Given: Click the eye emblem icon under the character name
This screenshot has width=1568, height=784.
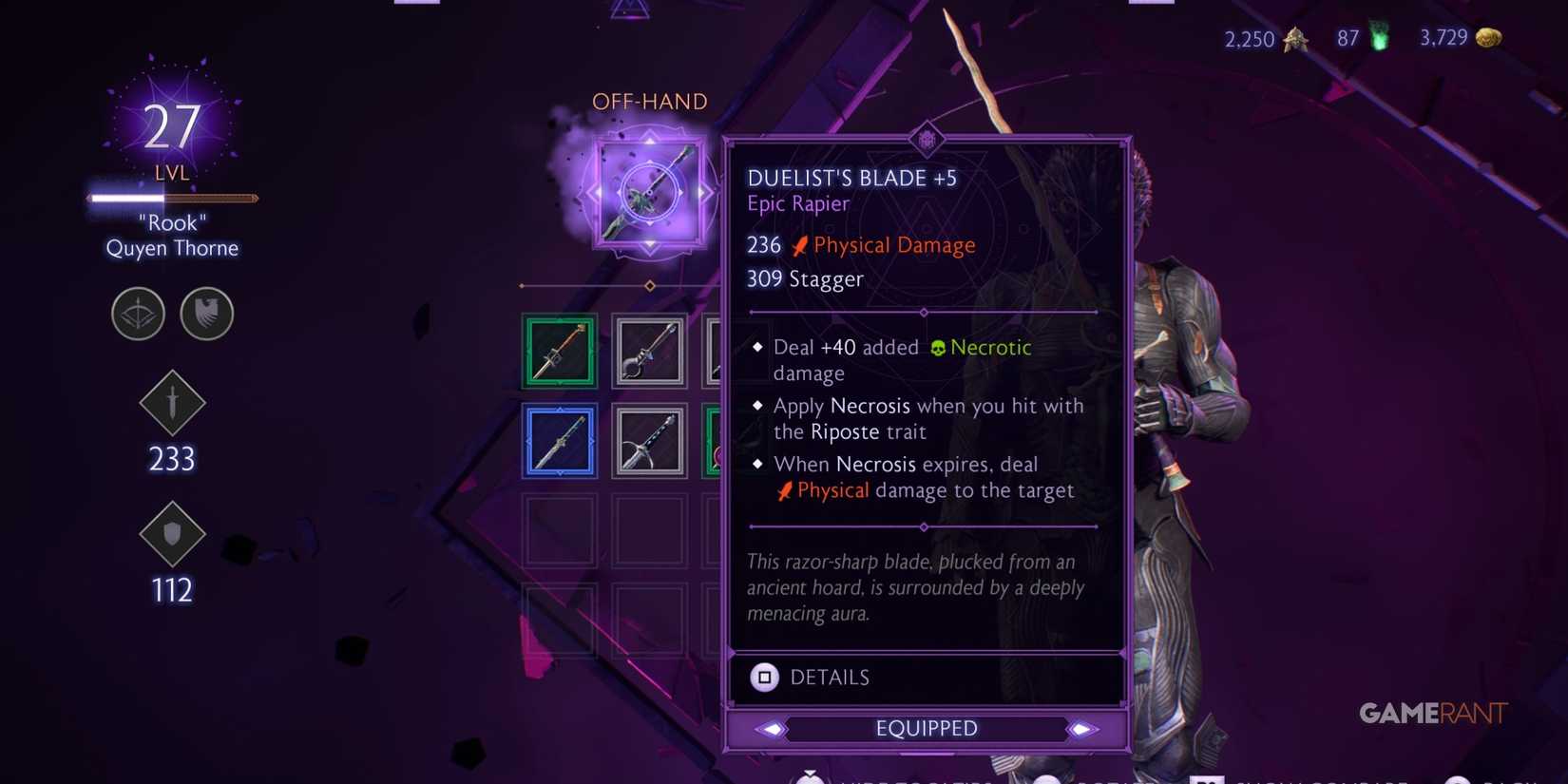Looking at the screenshot, I should coord(138,314).
